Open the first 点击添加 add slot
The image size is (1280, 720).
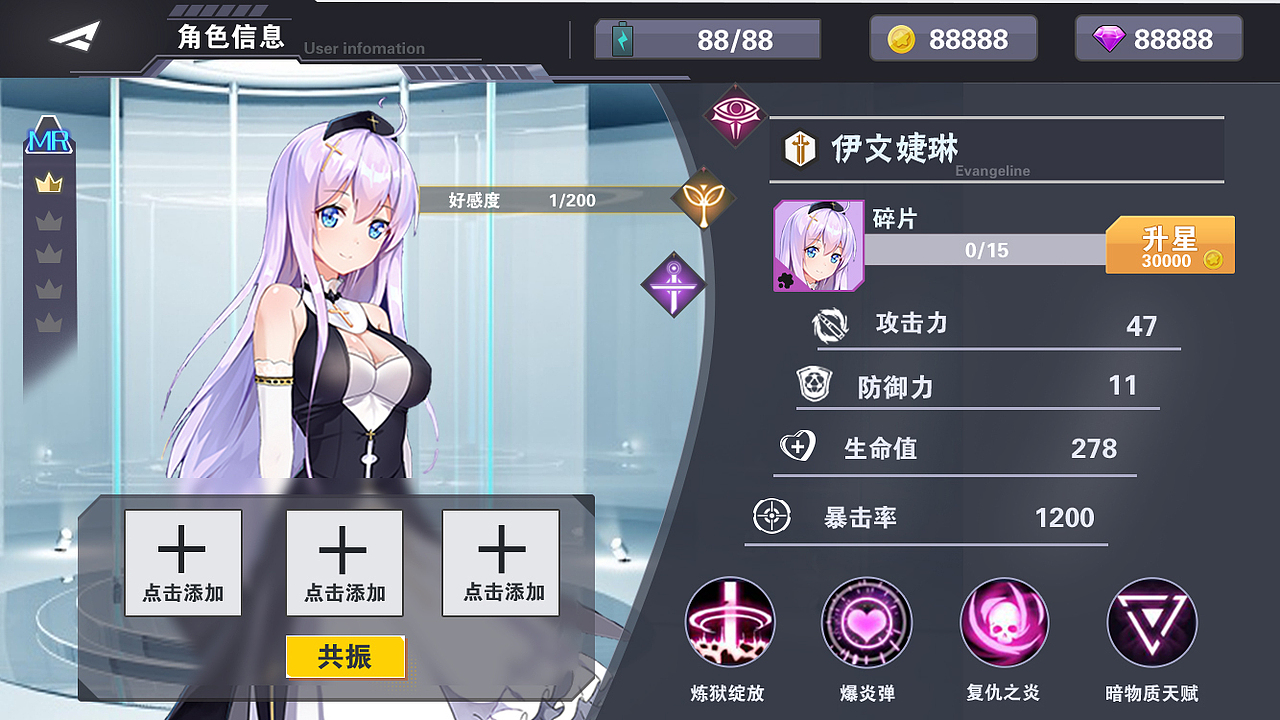point(183,562)
